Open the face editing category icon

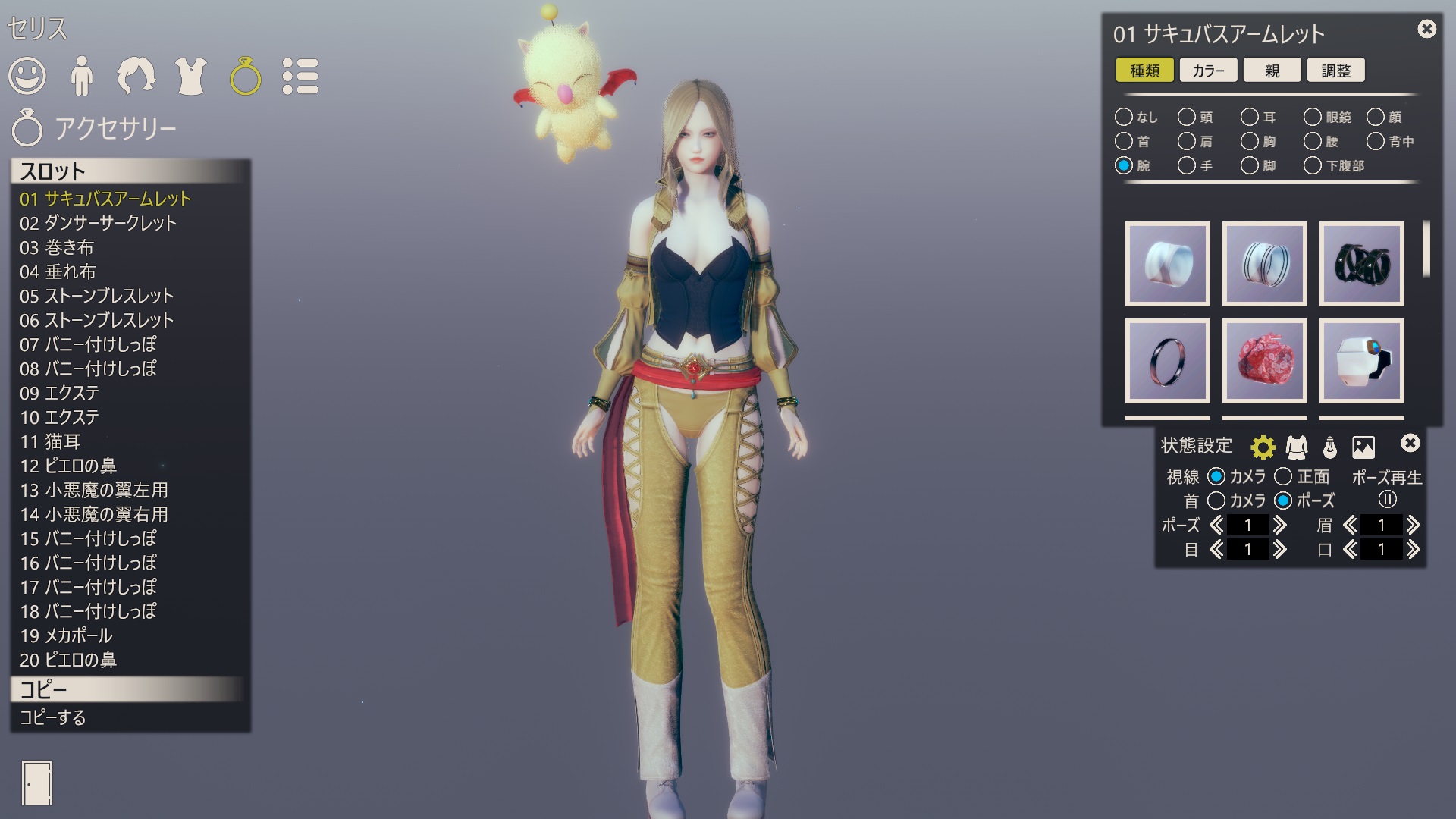click(27, 77)
